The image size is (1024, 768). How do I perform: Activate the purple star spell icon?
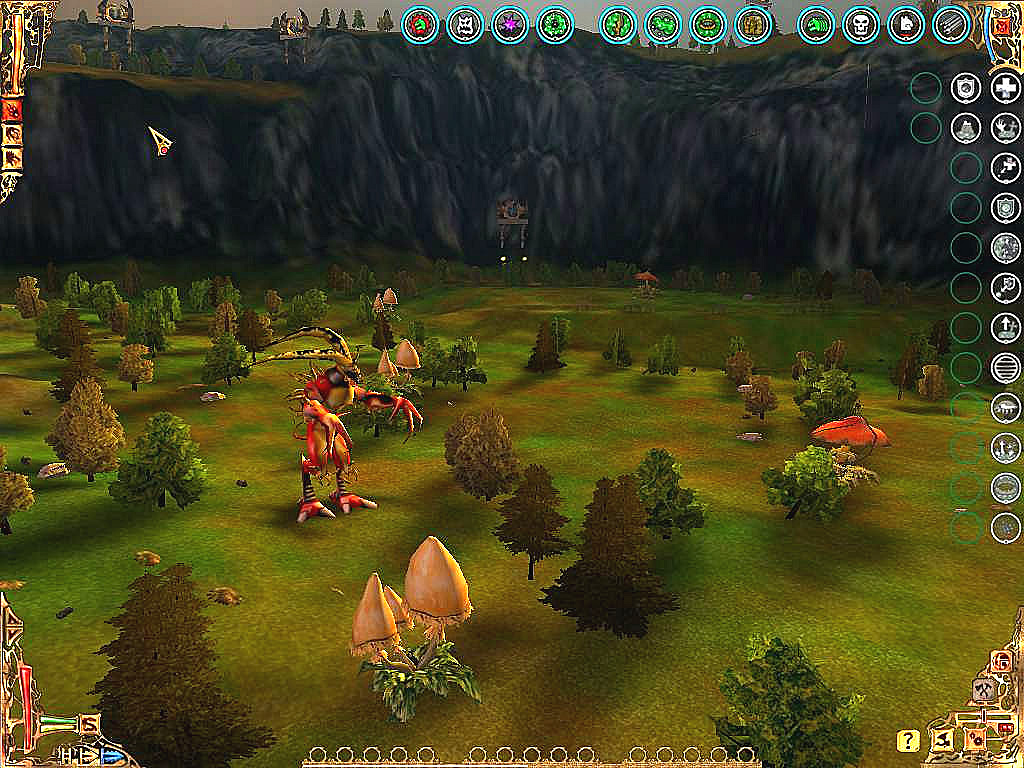tap(510, 24)
